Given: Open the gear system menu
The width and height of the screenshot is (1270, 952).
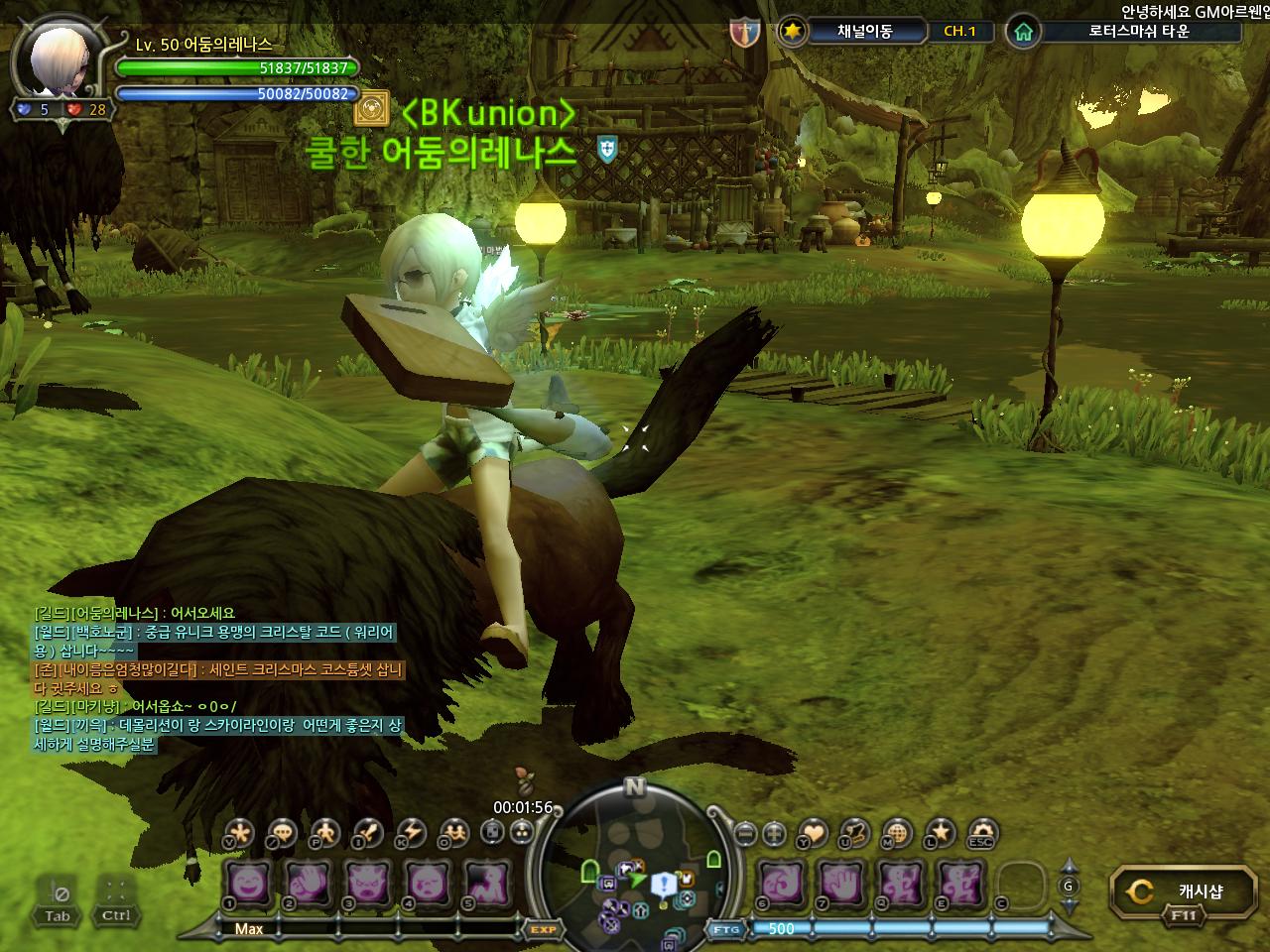Looking at the screenshot, I should point(982,833).
